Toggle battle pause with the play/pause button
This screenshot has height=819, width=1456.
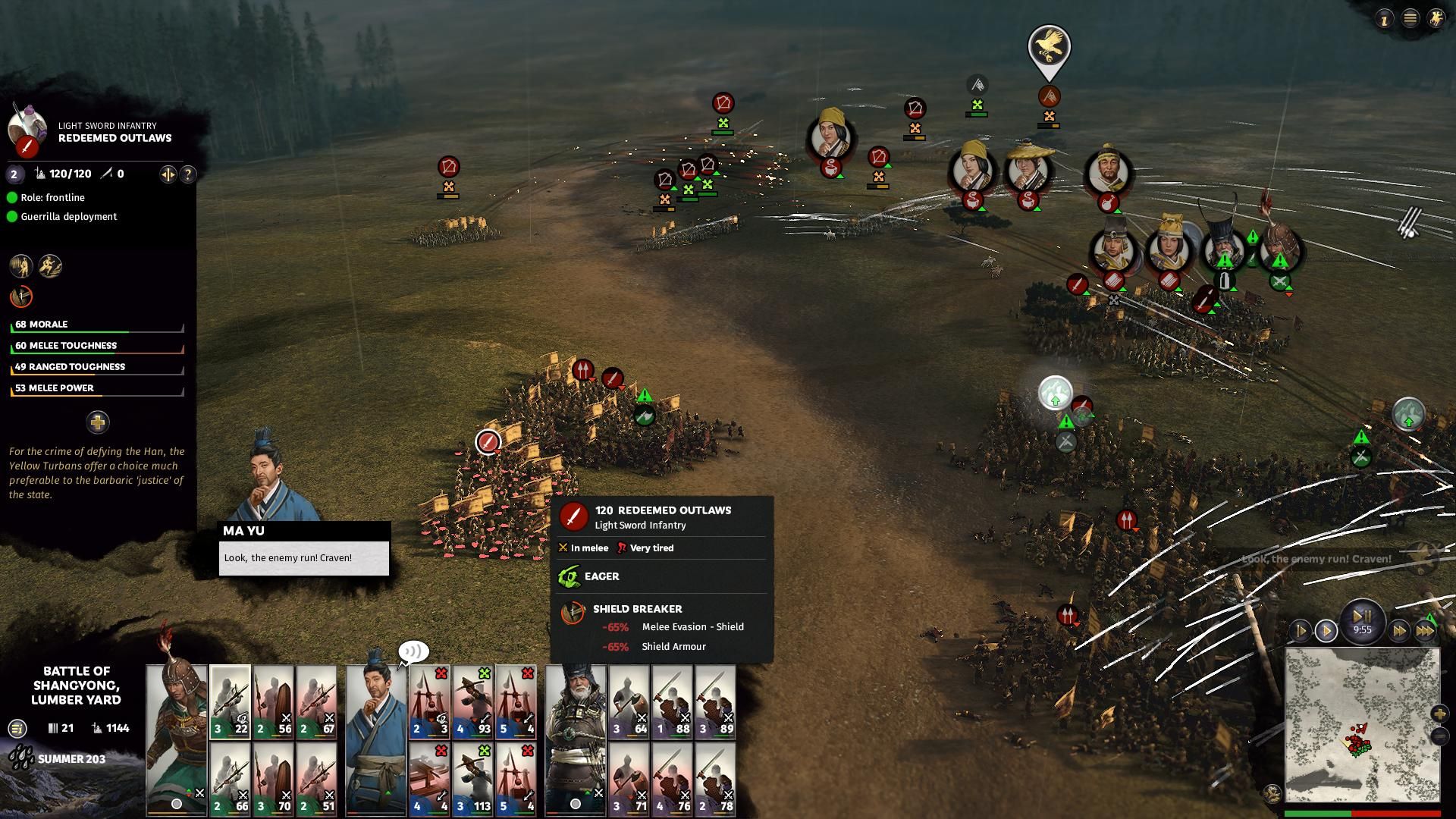[1362, 617]
